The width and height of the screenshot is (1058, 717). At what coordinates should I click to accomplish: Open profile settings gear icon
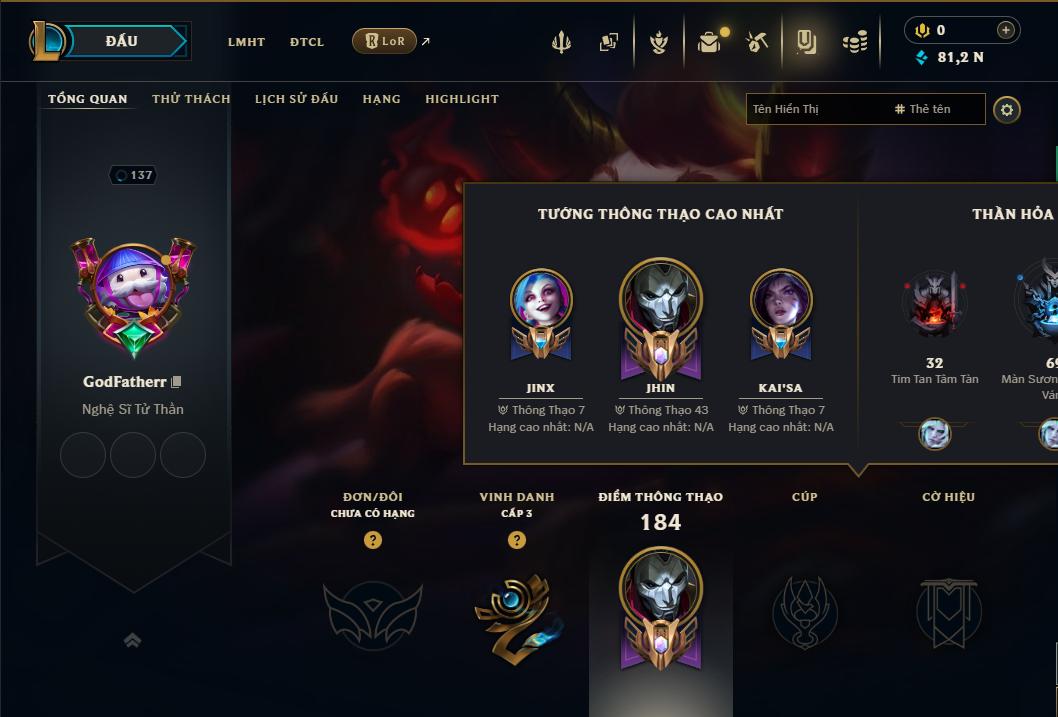[x=1007, y=109]
